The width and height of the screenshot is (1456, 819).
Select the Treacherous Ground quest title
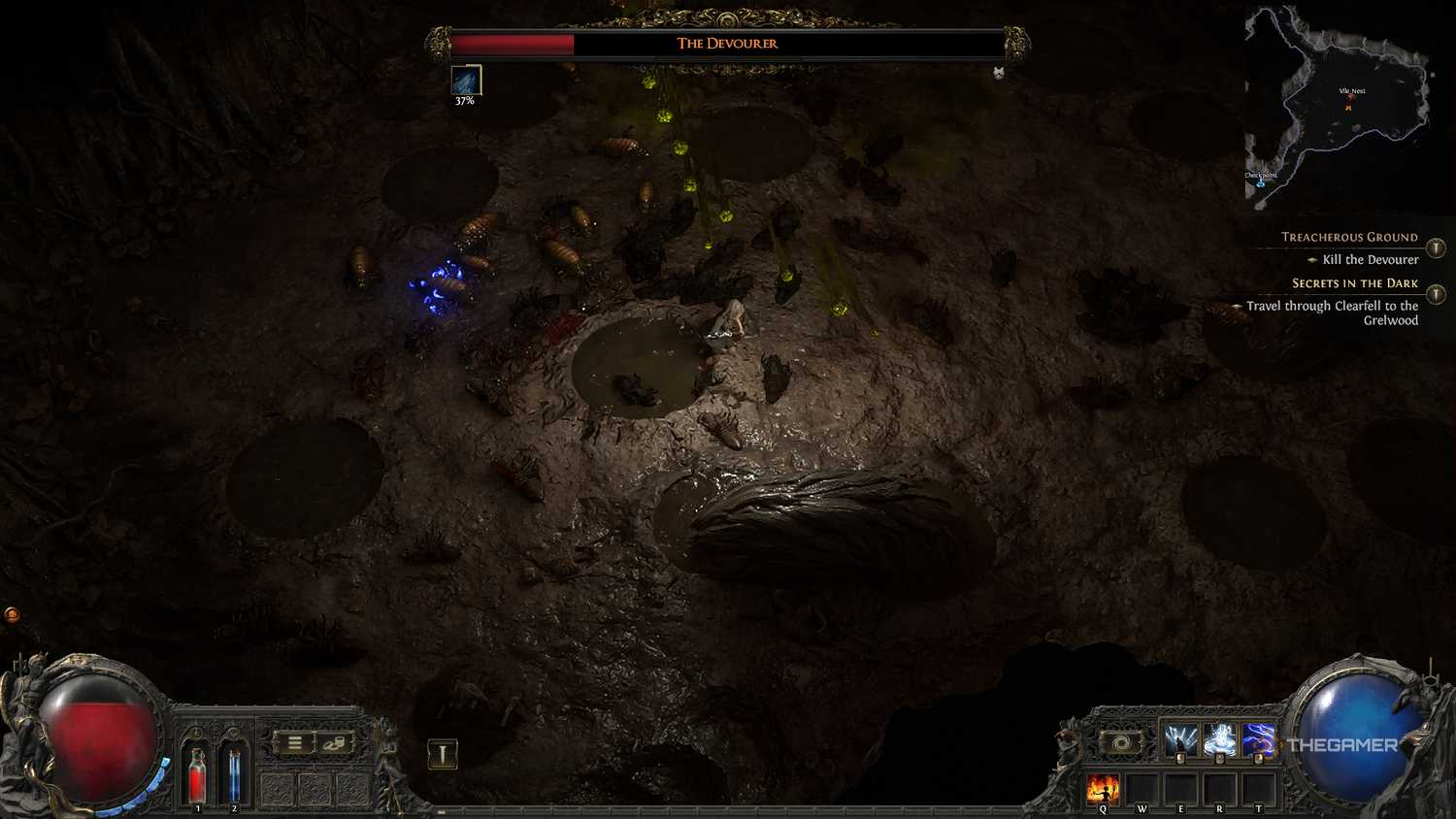tap(1349, 237)
